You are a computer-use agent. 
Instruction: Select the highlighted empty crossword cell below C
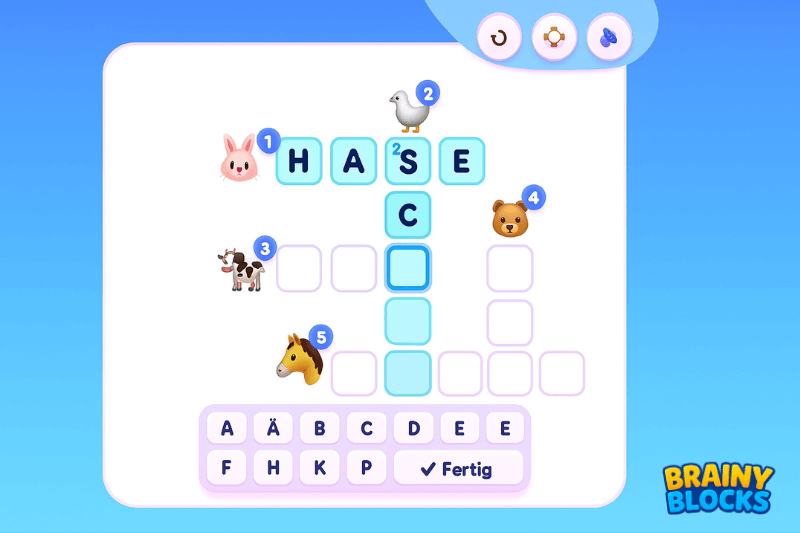[408, 268]
